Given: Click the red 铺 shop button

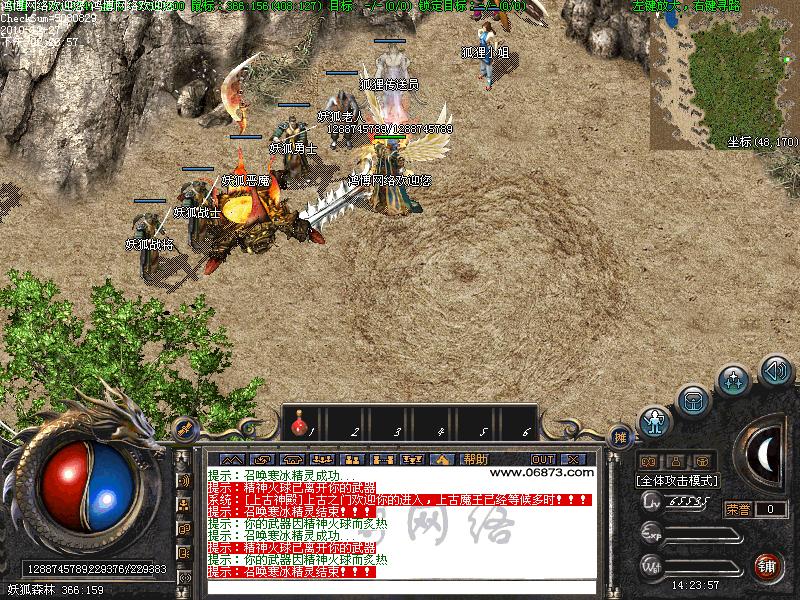Looking at the screenshot, I should (x=767, y=566).
